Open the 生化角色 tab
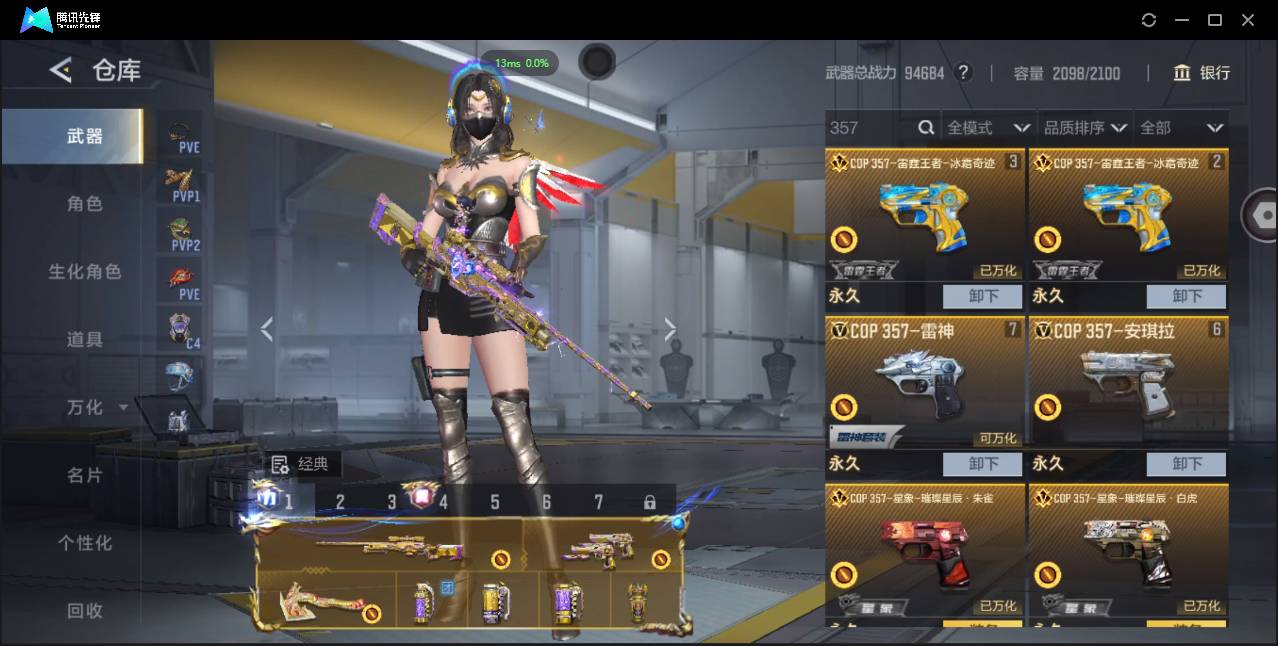The width and height of the screenshot is (1278, 646). 84,272
